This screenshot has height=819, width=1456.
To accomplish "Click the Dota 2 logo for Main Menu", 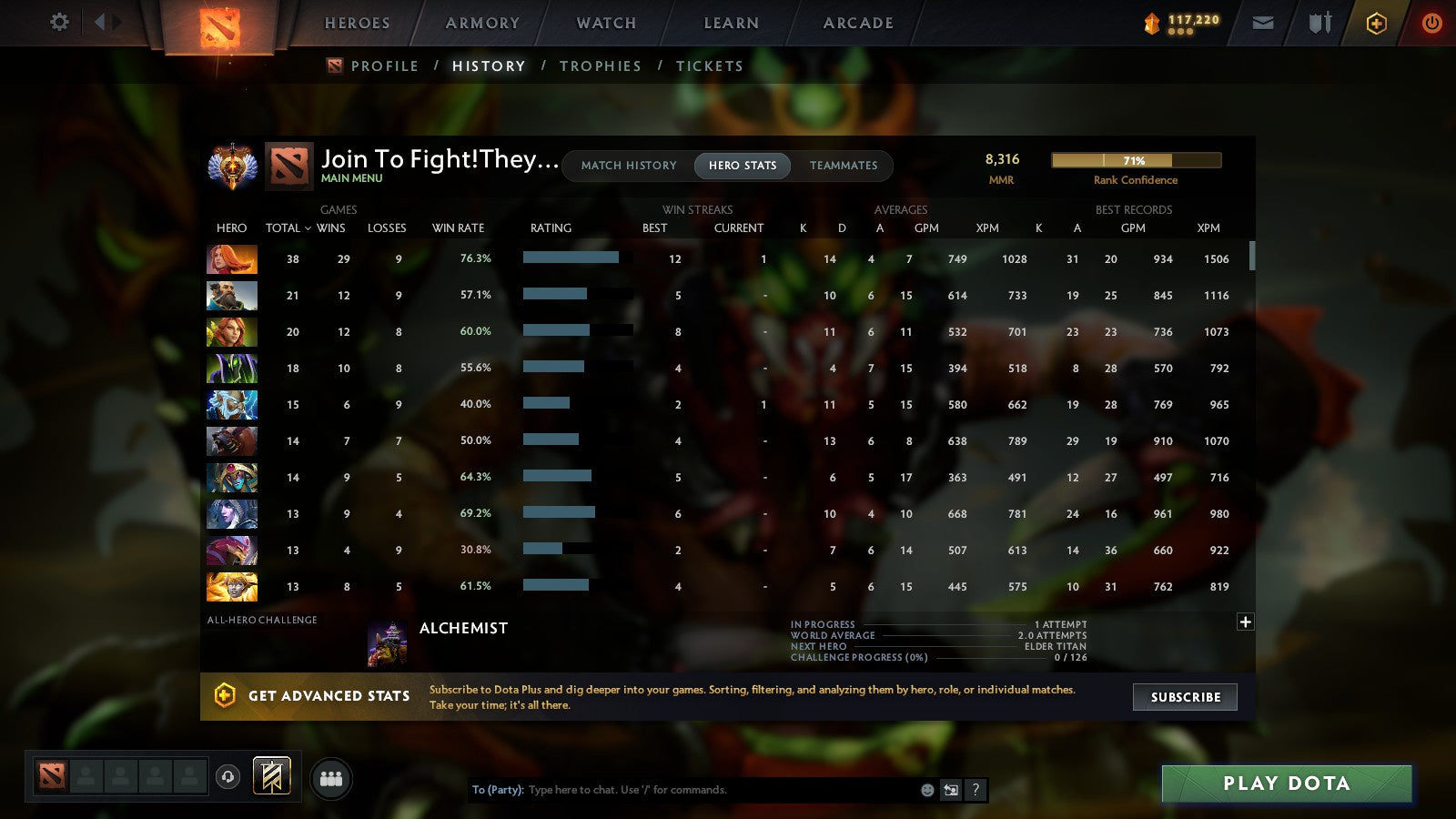I will click(x=217, y=27).
